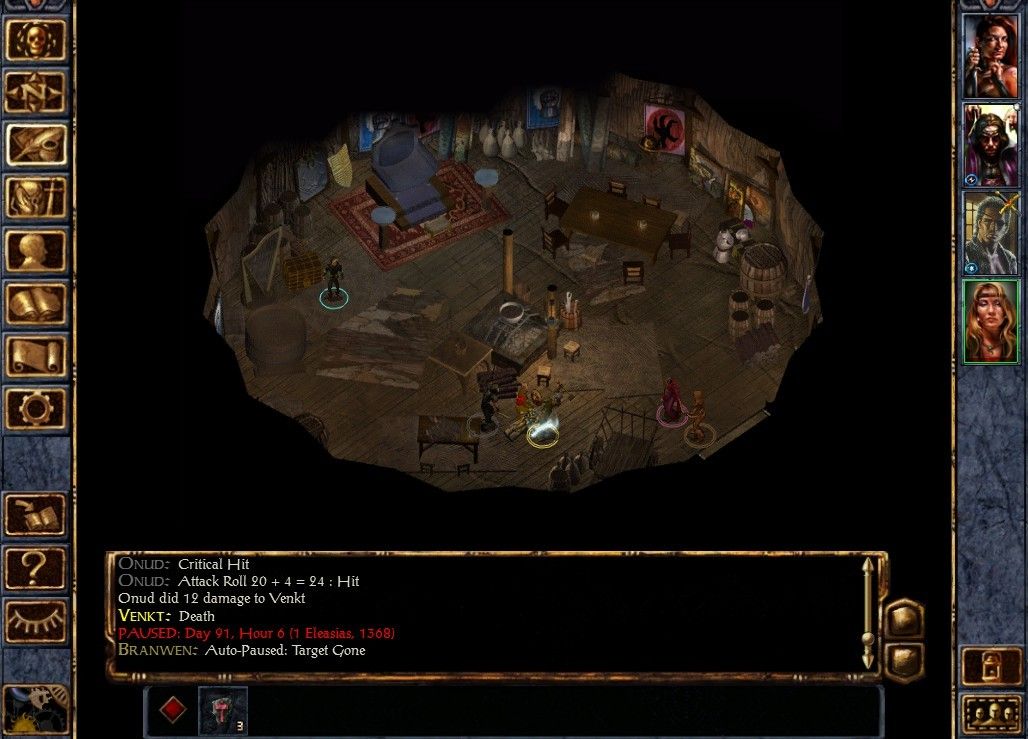Select all party members button
Image resolution: width=1028 pixels, height=739 pixels.
click(990, 714)
